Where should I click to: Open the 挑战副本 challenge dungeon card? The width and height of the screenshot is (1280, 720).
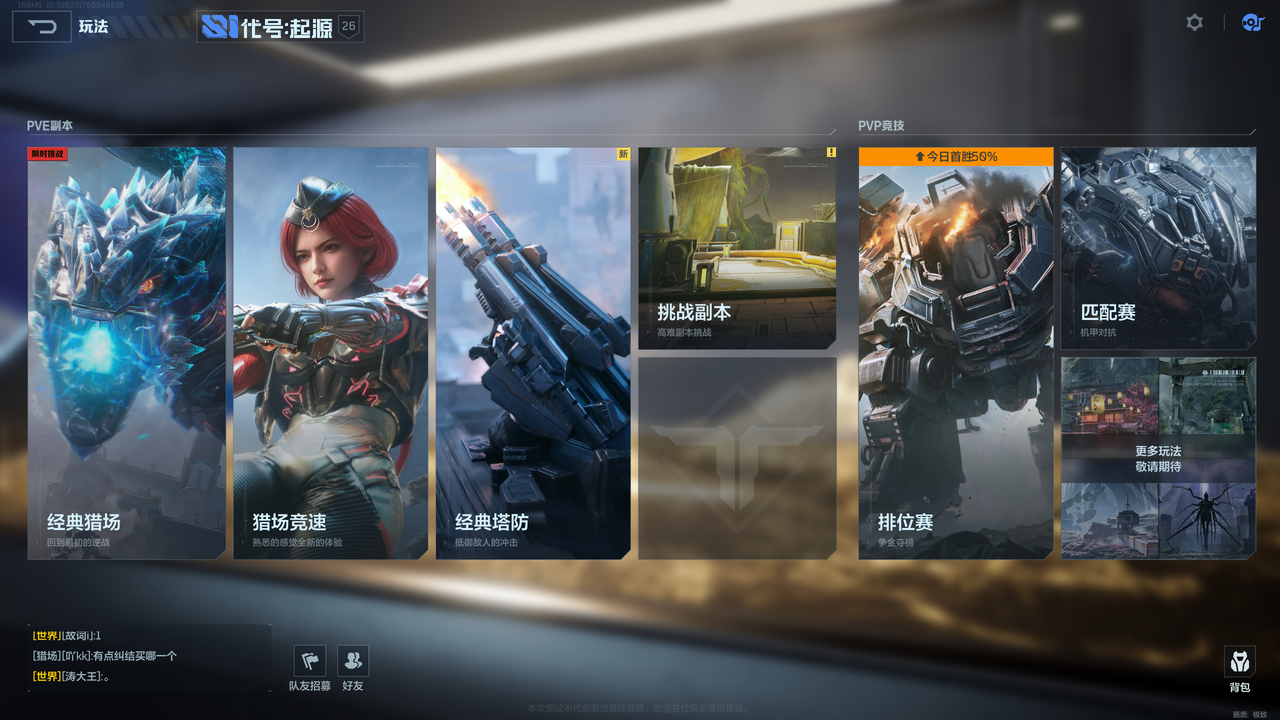tap(737, 248)
